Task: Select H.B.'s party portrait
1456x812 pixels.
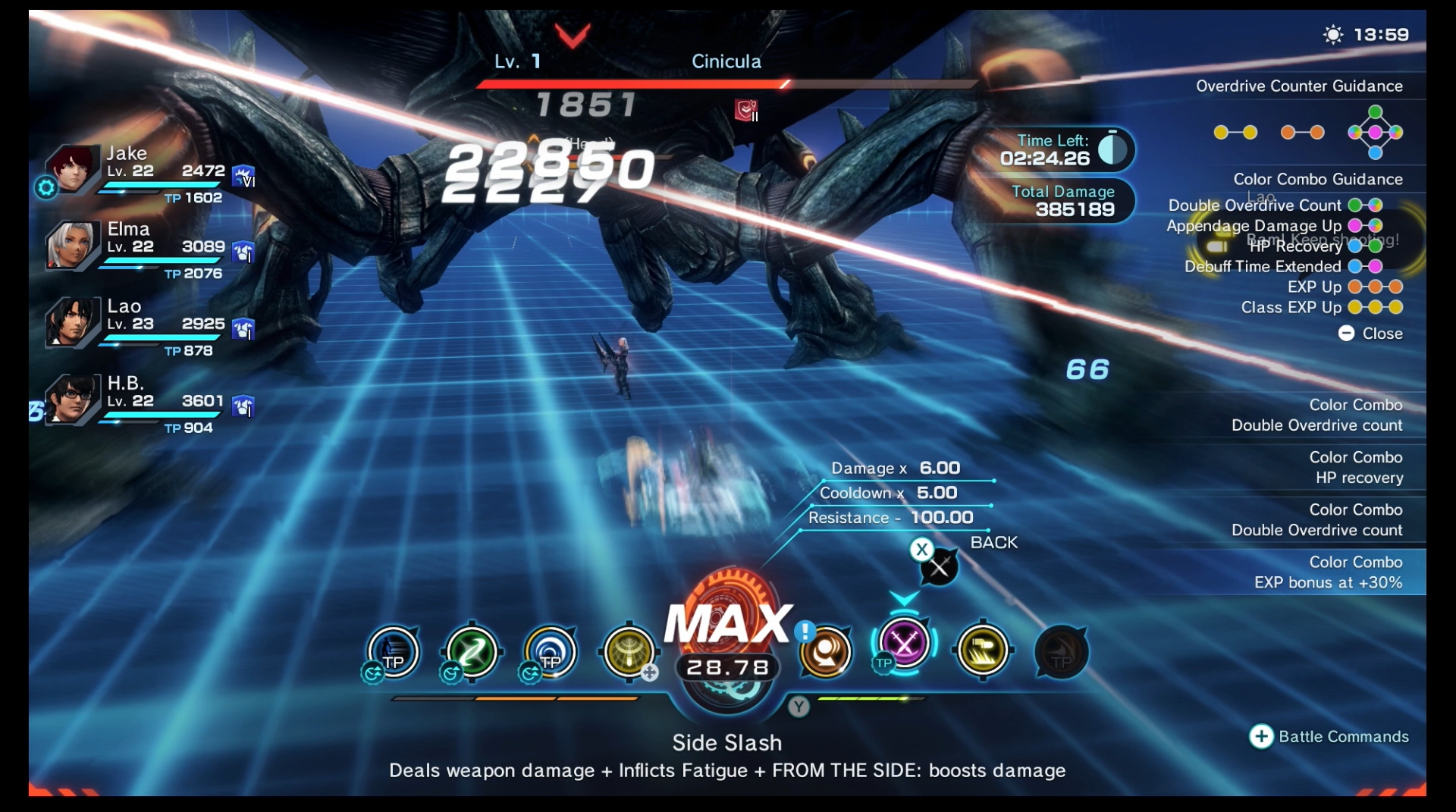Action: (73, 399)
